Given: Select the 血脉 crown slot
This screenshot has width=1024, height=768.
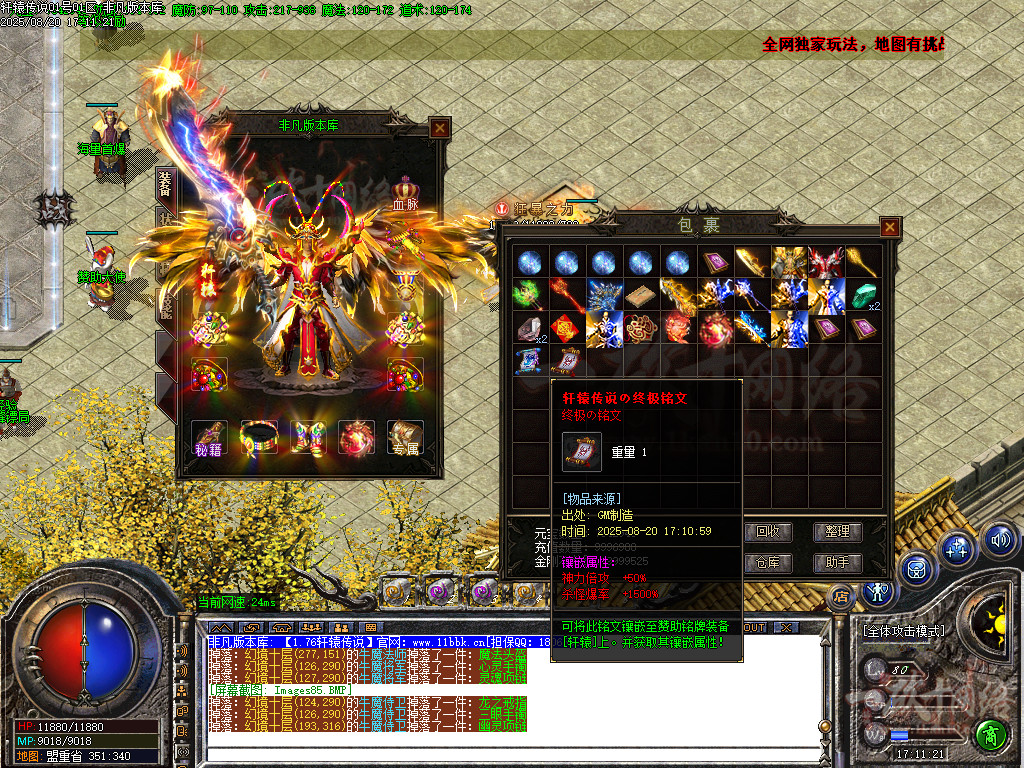Looking at the screenshot, I should coord(405,190).
